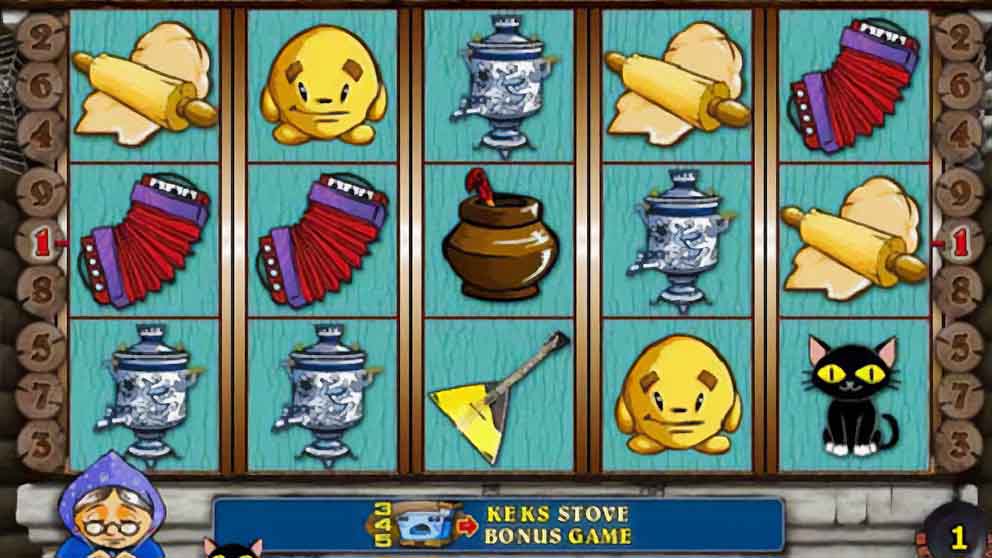Viewport: 992px width, 558px height.
Task: Choose payline 9 marker on left log column
Action: coord(41,187)
